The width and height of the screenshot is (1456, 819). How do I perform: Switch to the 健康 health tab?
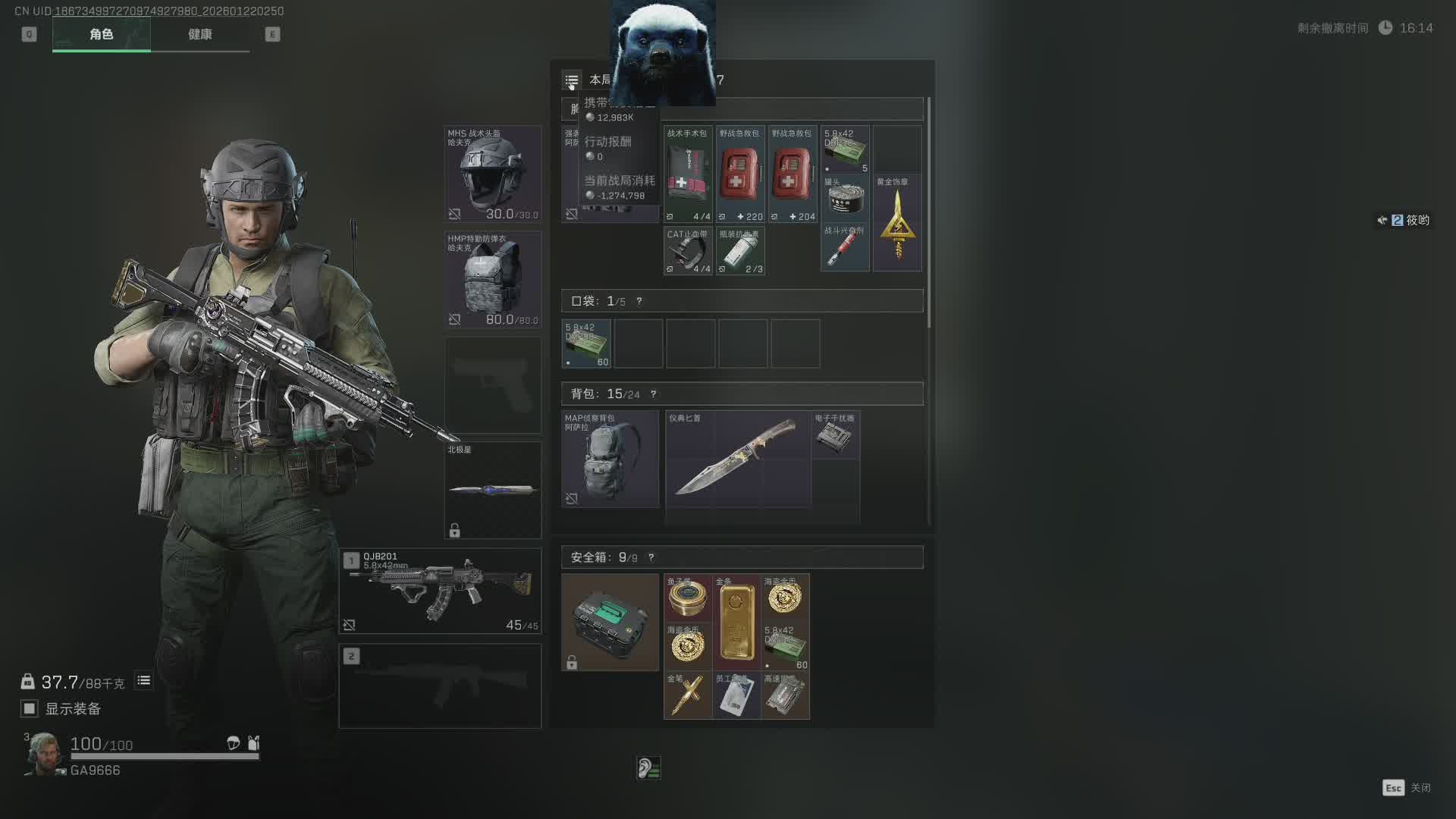(200, 34)
